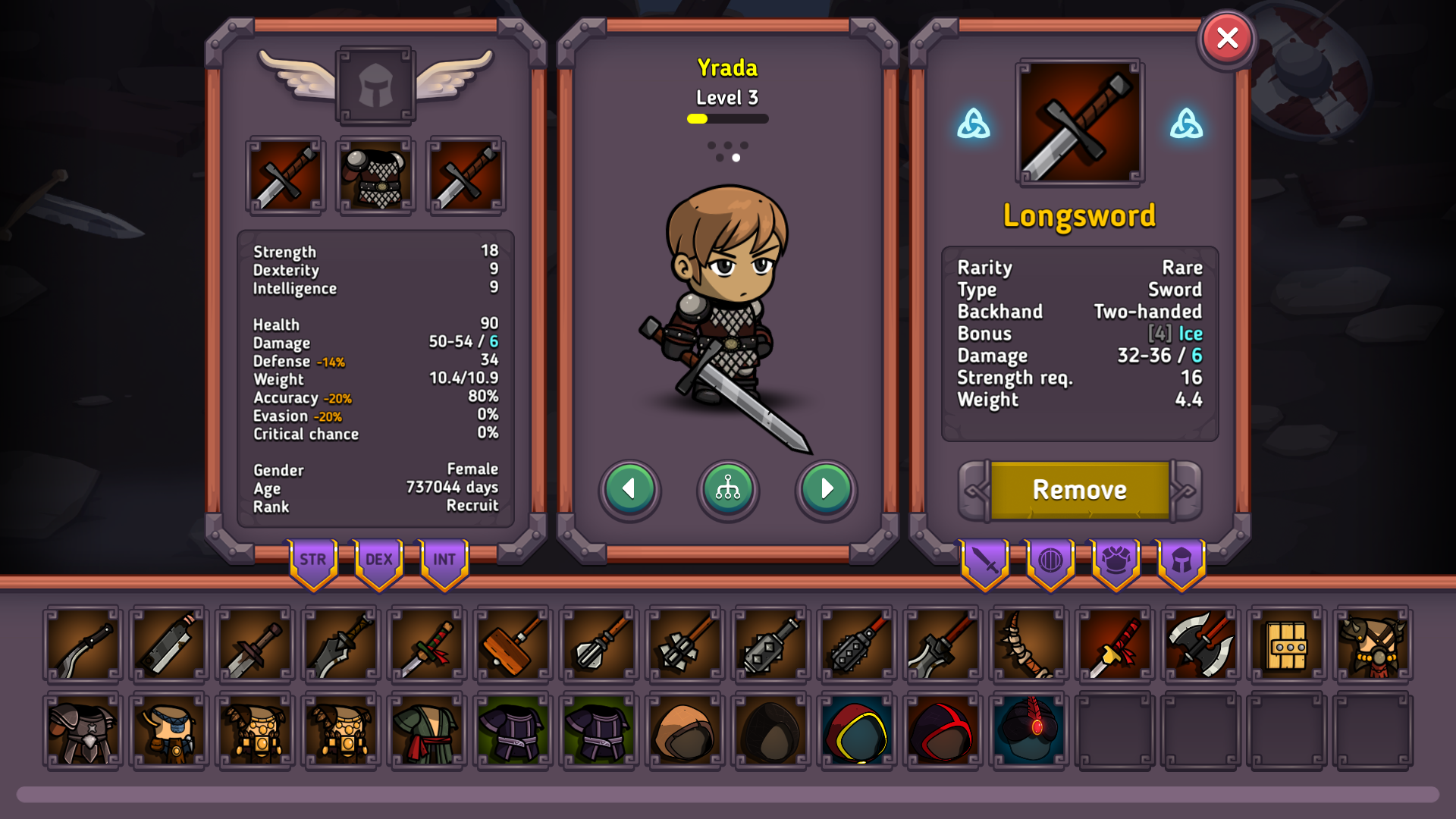Viewport: 1456px width, 819px height.
Task: Pick the turban with red feather
Action: pyautogui.click(x=1029, y=730)
